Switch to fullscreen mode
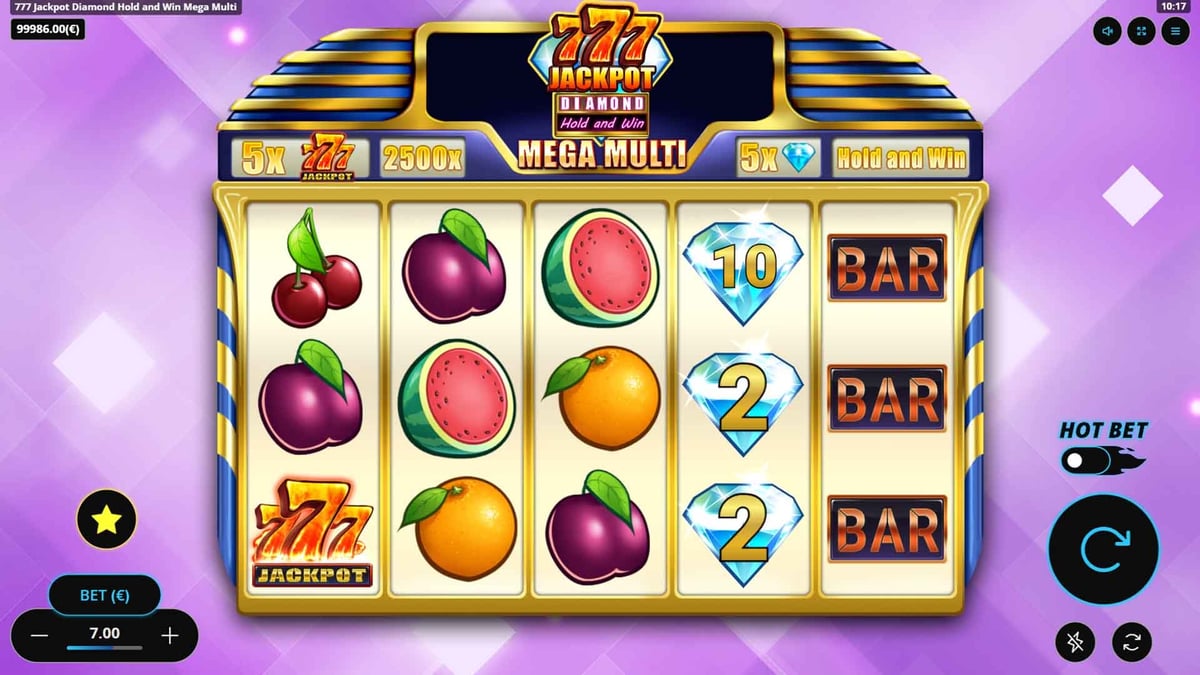Viewport: 1200px width, 675px height. [x=1140, y=31]
